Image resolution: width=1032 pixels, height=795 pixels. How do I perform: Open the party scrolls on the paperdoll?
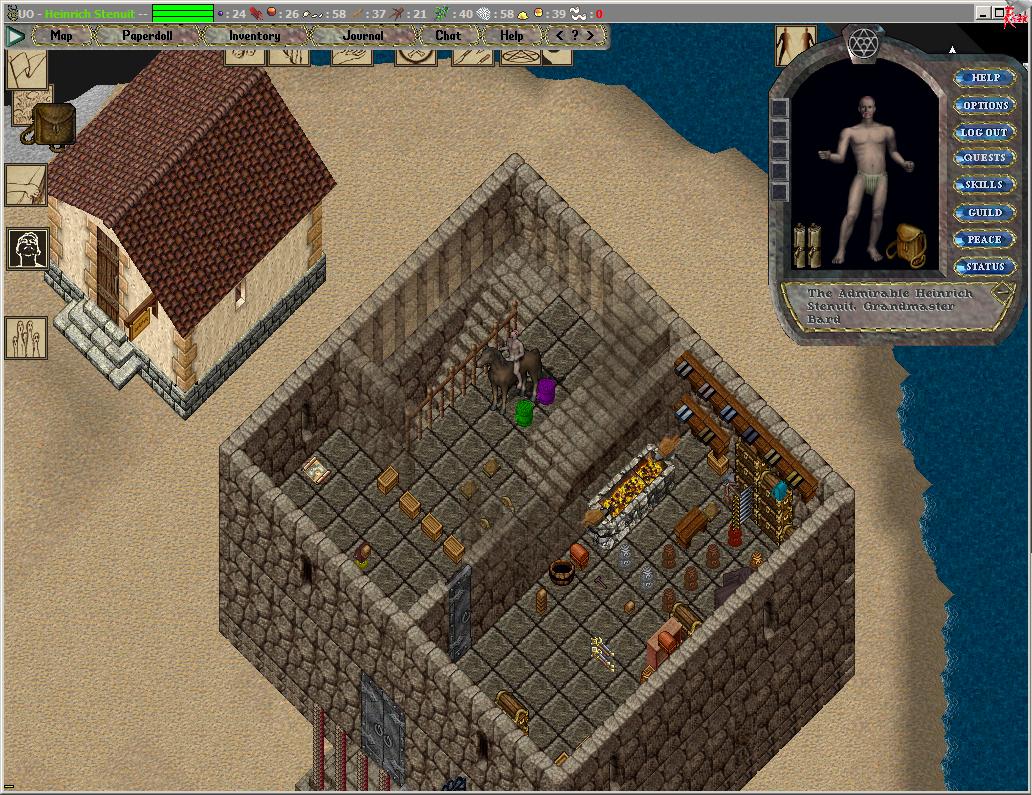point(807,245)
